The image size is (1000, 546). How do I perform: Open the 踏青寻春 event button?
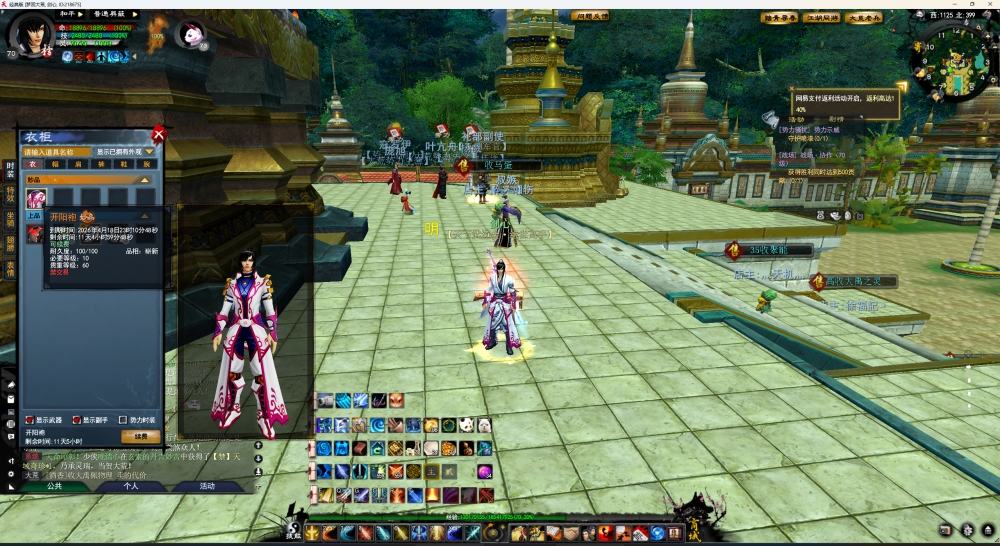(x=779, y=17)
